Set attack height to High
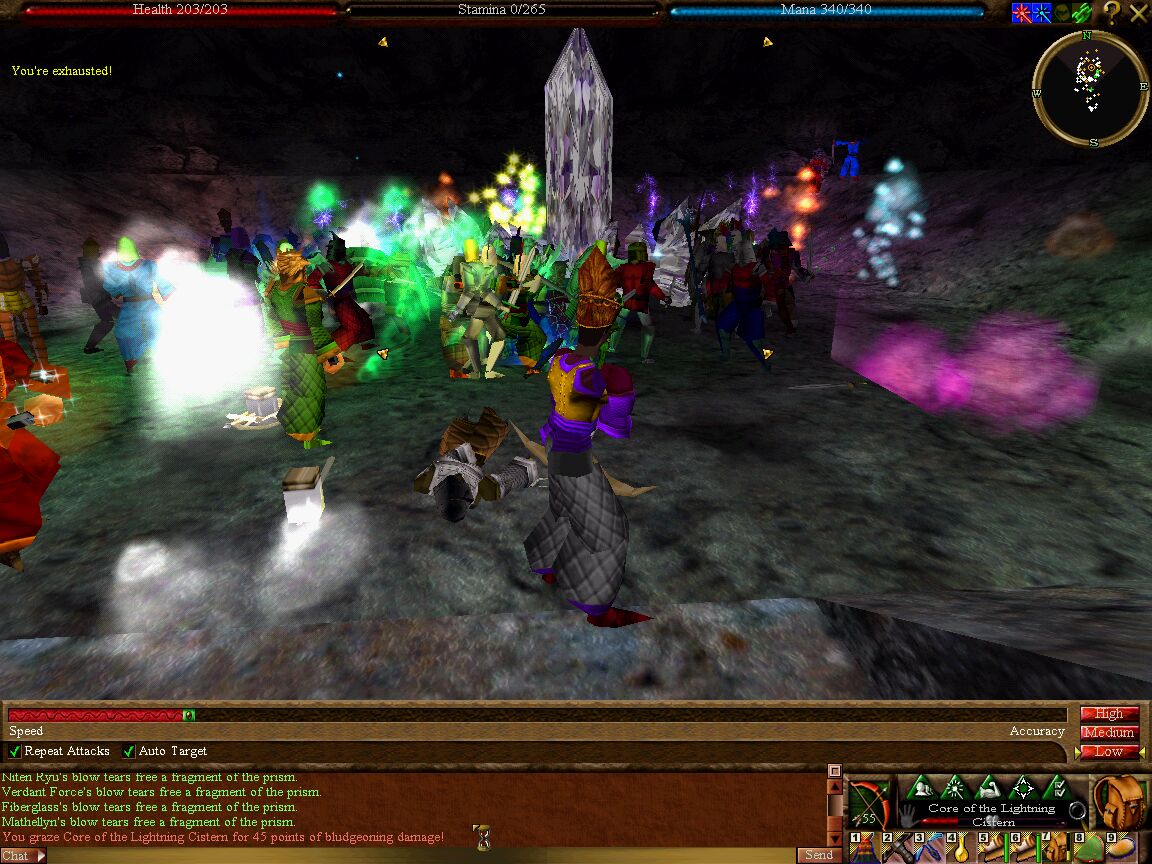 pos(1109,714)
